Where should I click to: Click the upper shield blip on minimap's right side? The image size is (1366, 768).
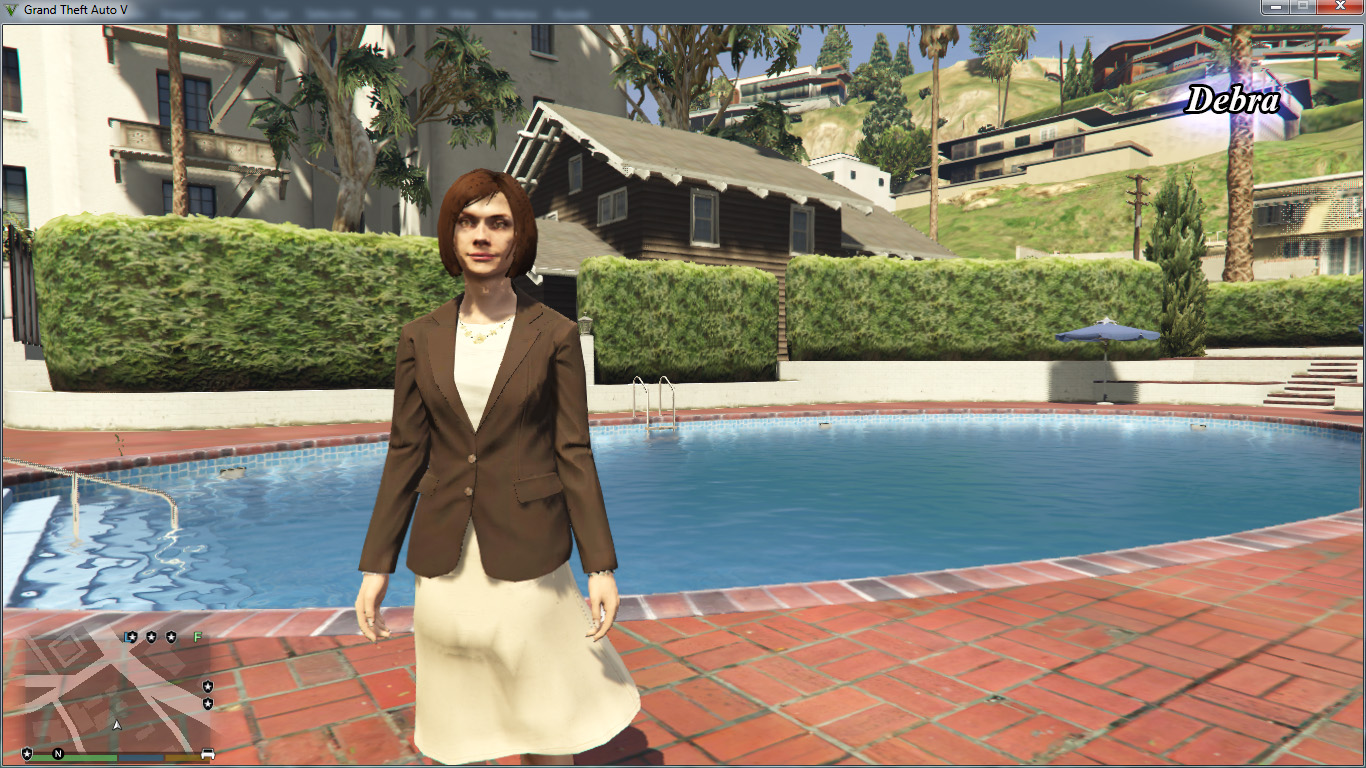point(207,686)
